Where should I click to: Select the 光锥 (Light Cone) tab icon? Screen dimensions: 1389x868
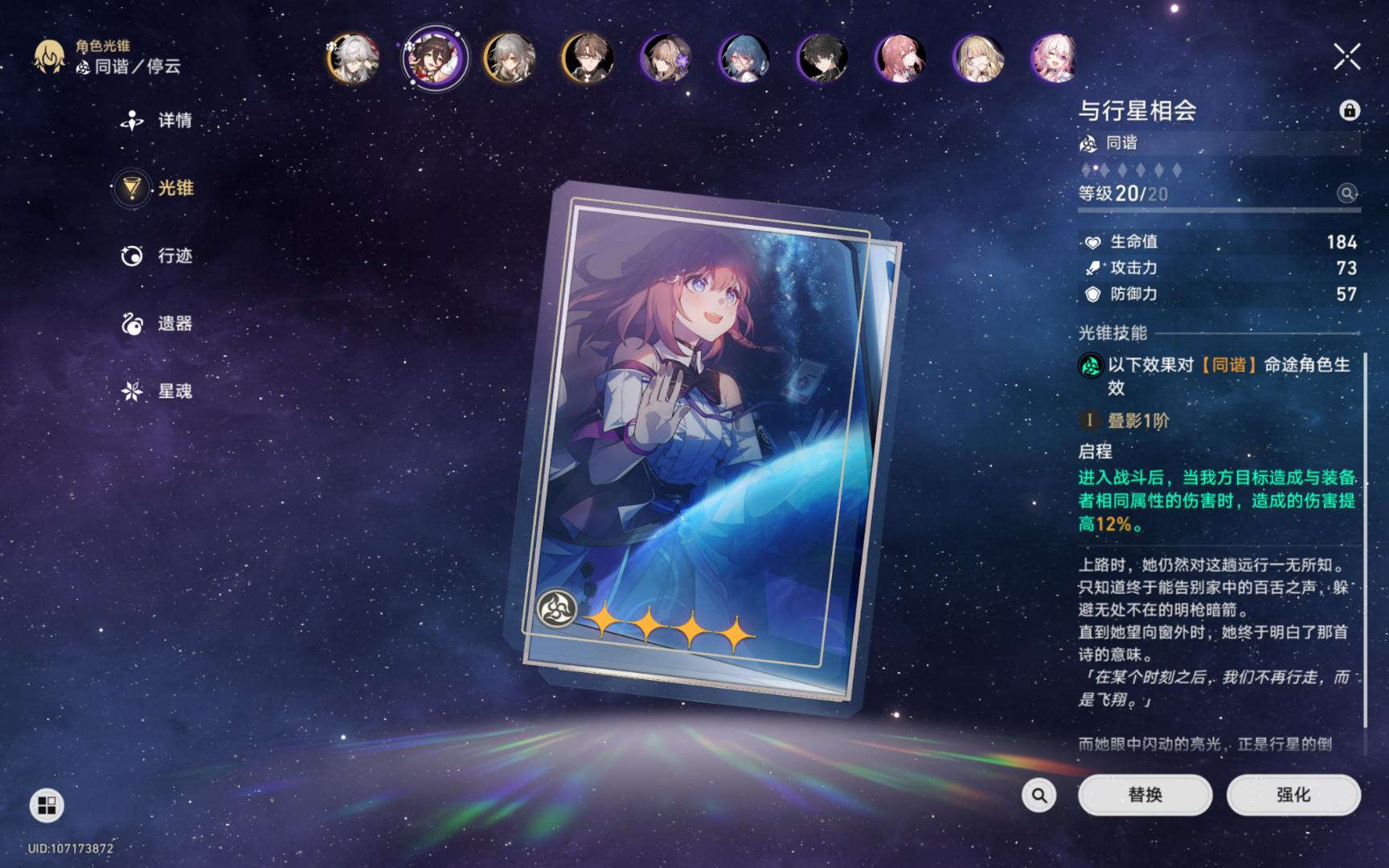(x=131, y=190)
